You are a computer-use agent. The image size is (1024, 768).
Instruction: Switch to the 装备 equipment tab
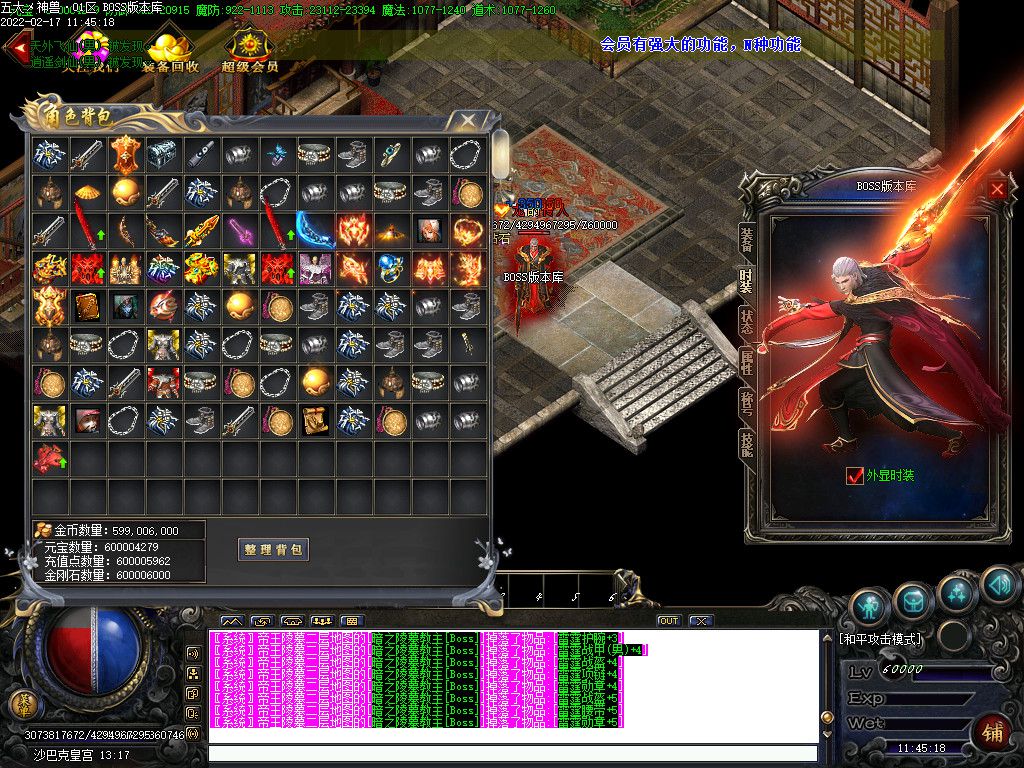coord(747,238)
